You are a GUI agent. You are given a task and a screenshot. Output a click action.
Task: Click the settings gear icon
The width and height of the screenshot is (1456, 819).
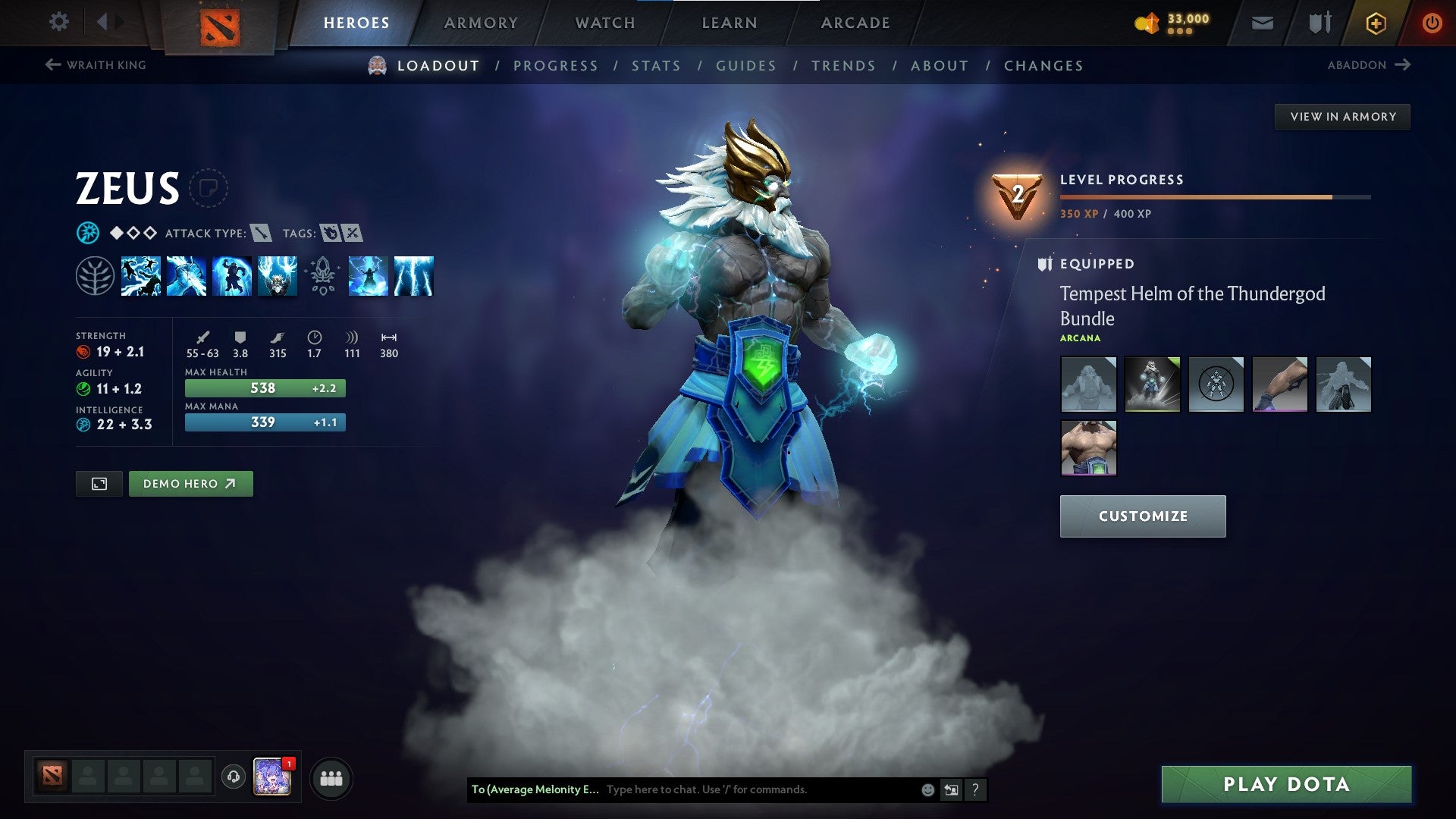point(58,22)
